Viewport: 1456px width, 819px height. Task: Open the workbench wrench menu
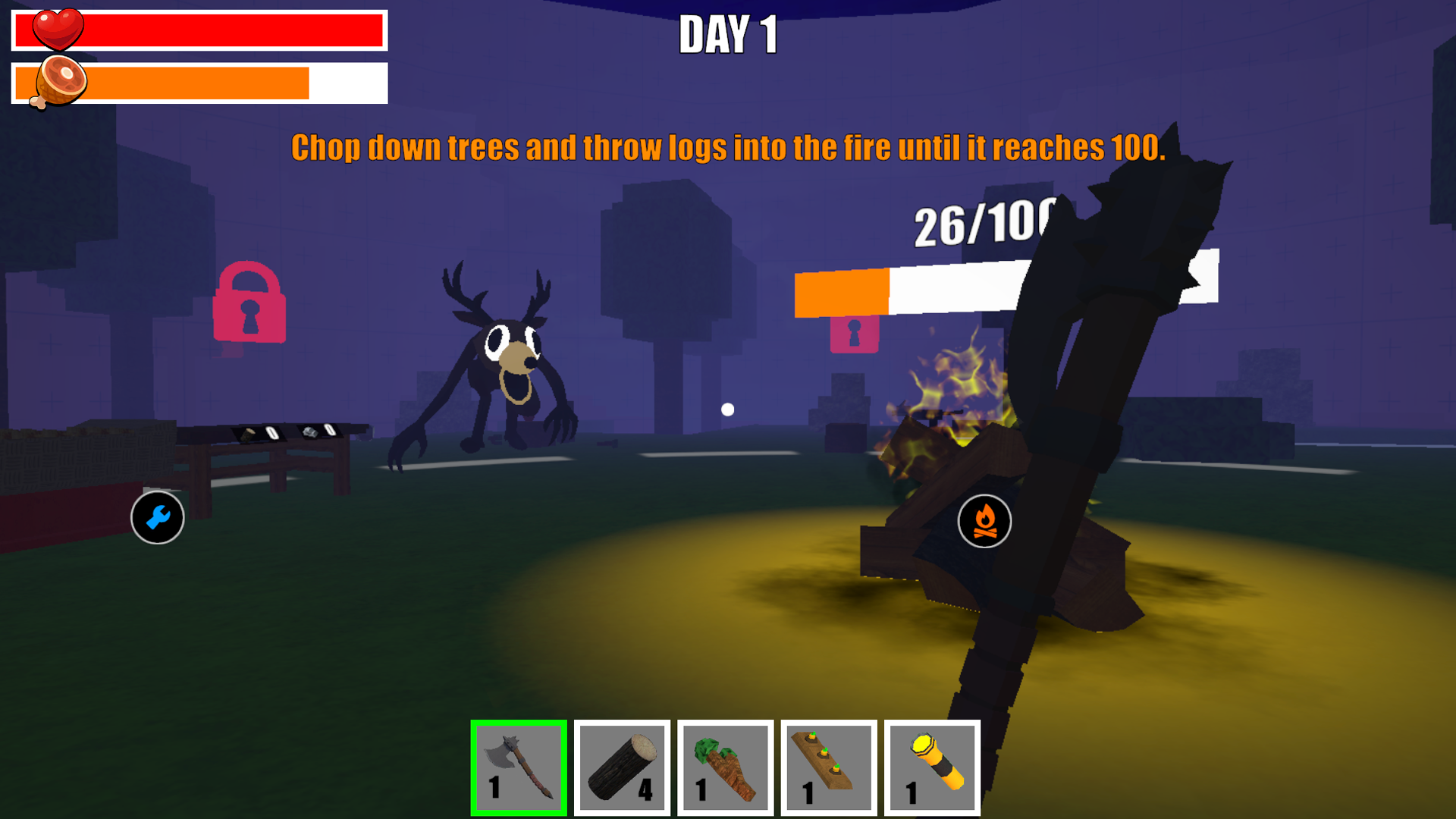click(157, 516)
